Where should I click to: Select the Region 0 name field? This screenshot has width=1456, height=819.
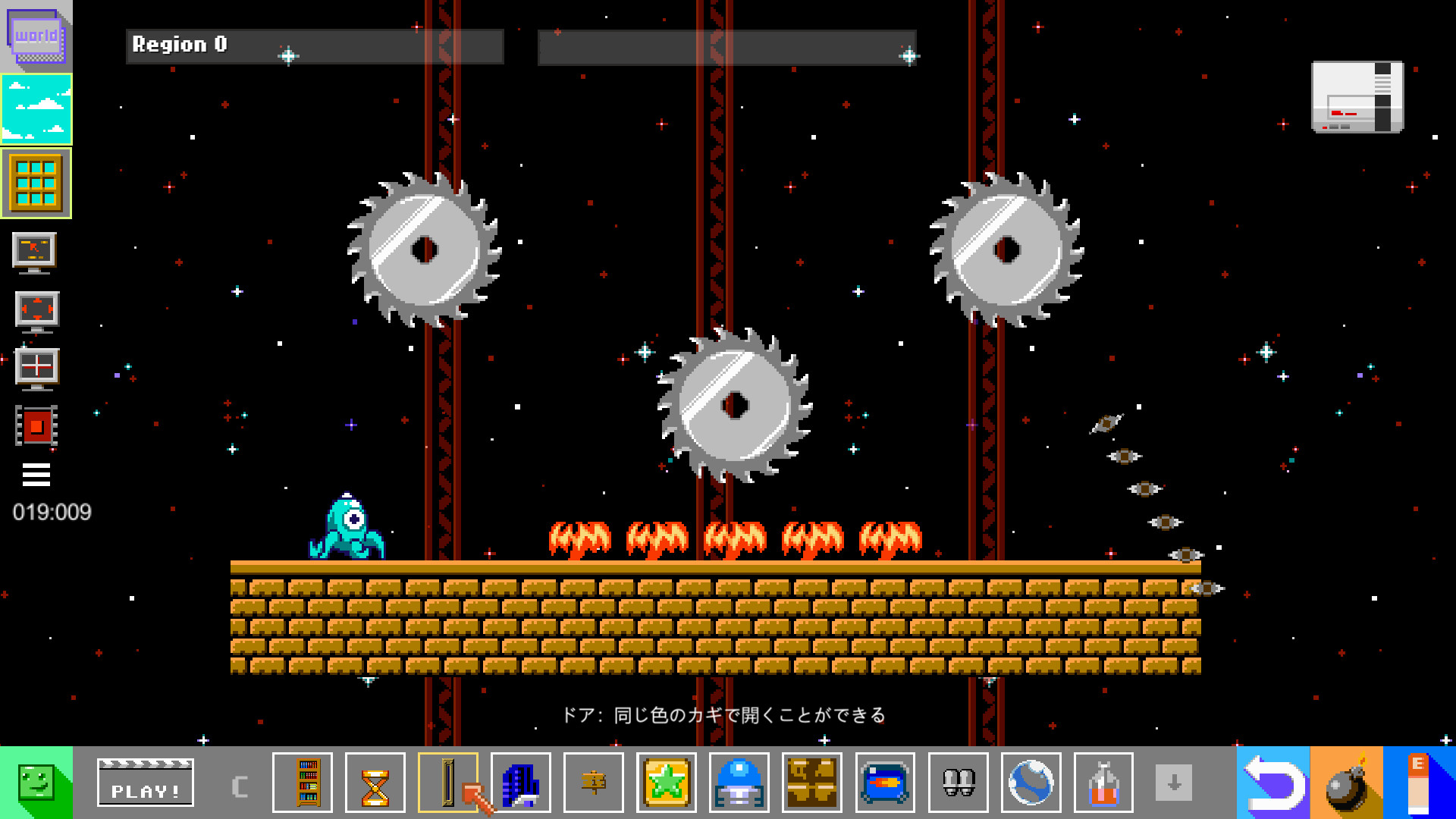click(315, 45)
